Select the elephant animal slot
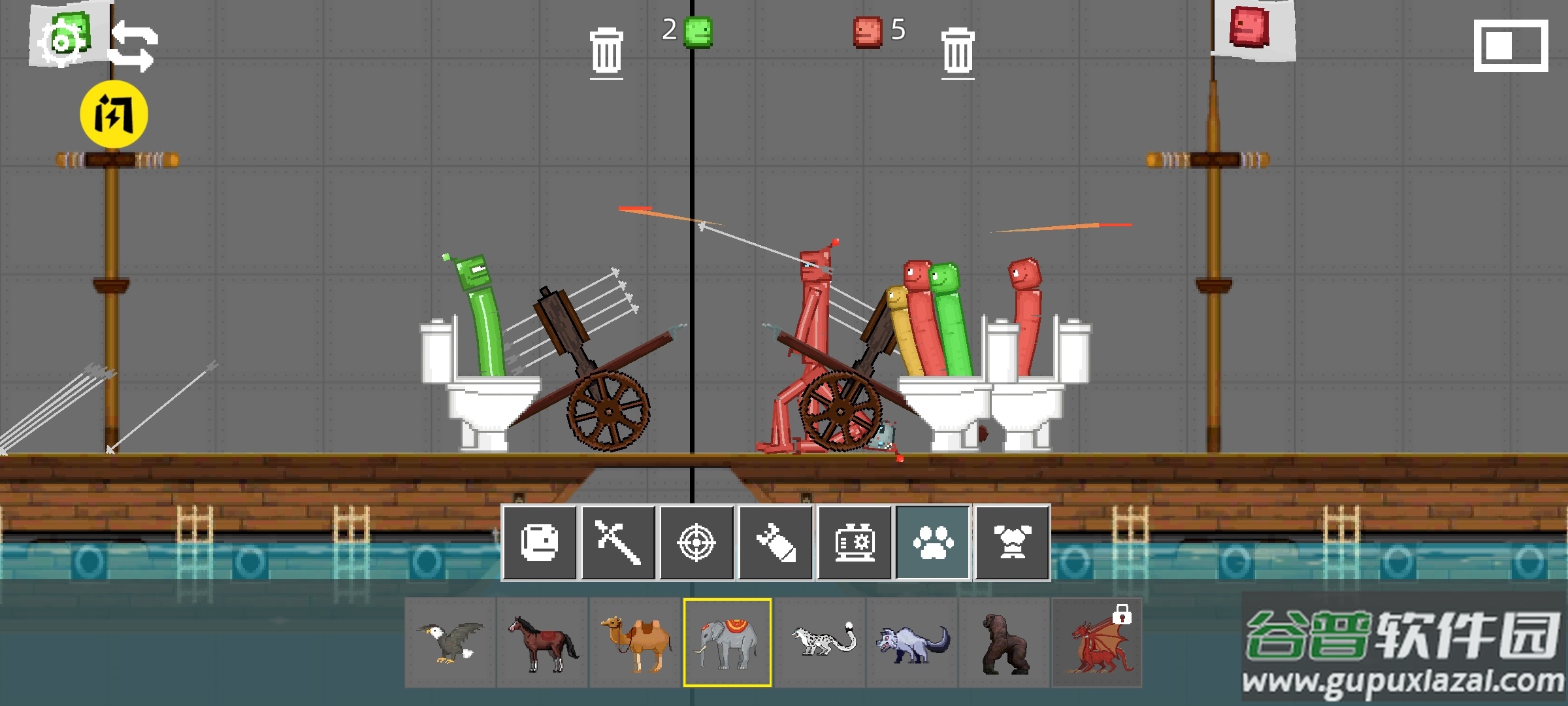The height and width of the screenshot is (706, 1568). pos(727,643)
